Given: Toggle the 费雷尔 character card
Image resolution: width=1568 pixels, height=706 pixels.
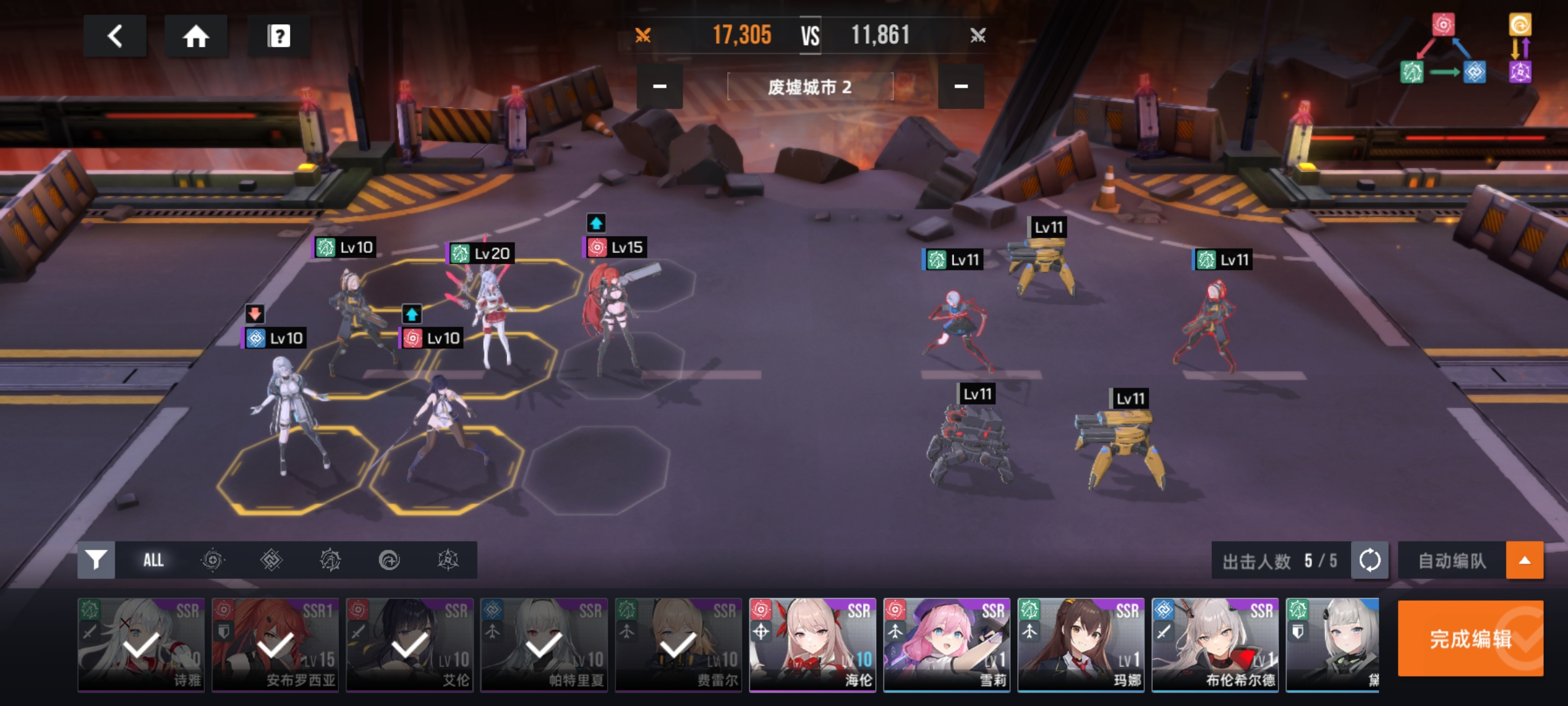Looking at the screenshot, I should point(678,644).
